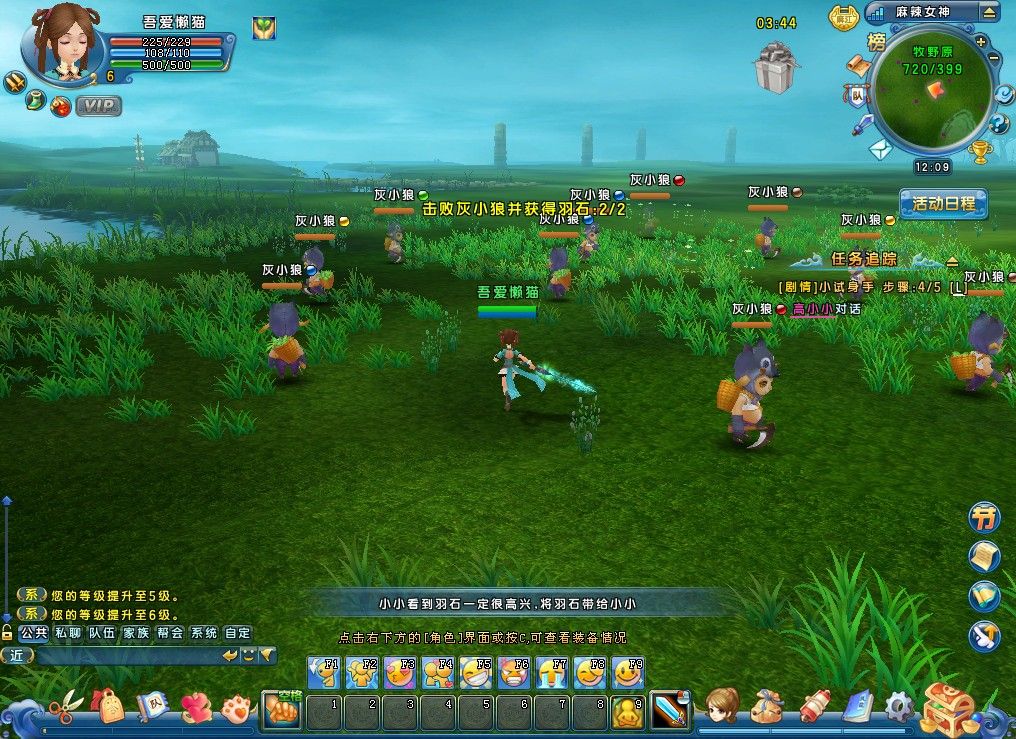Collapse the 任务追踪 quest tracker
This screenshot has width=1016, height=739.
(952, 261)
